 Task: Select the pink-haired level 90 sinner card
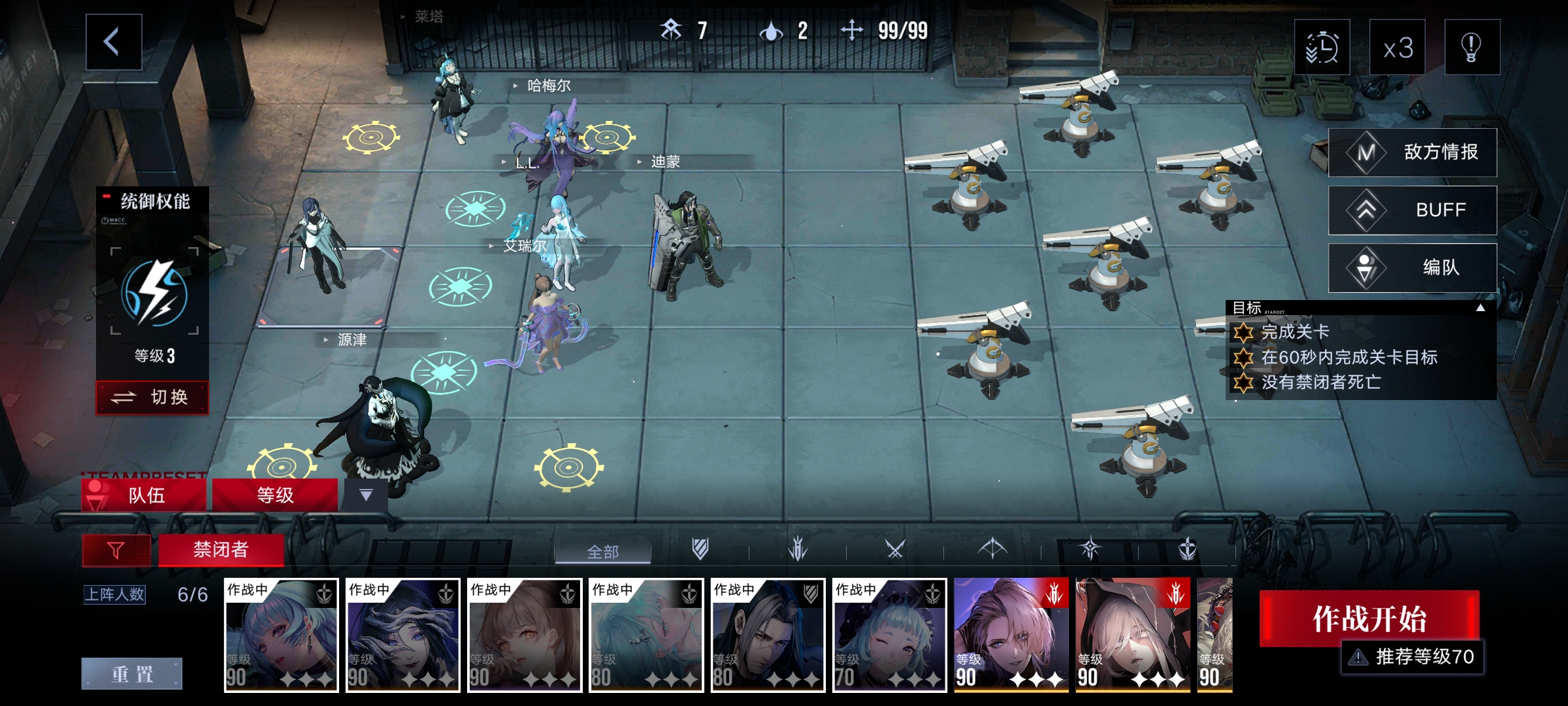click(1011, 634)
